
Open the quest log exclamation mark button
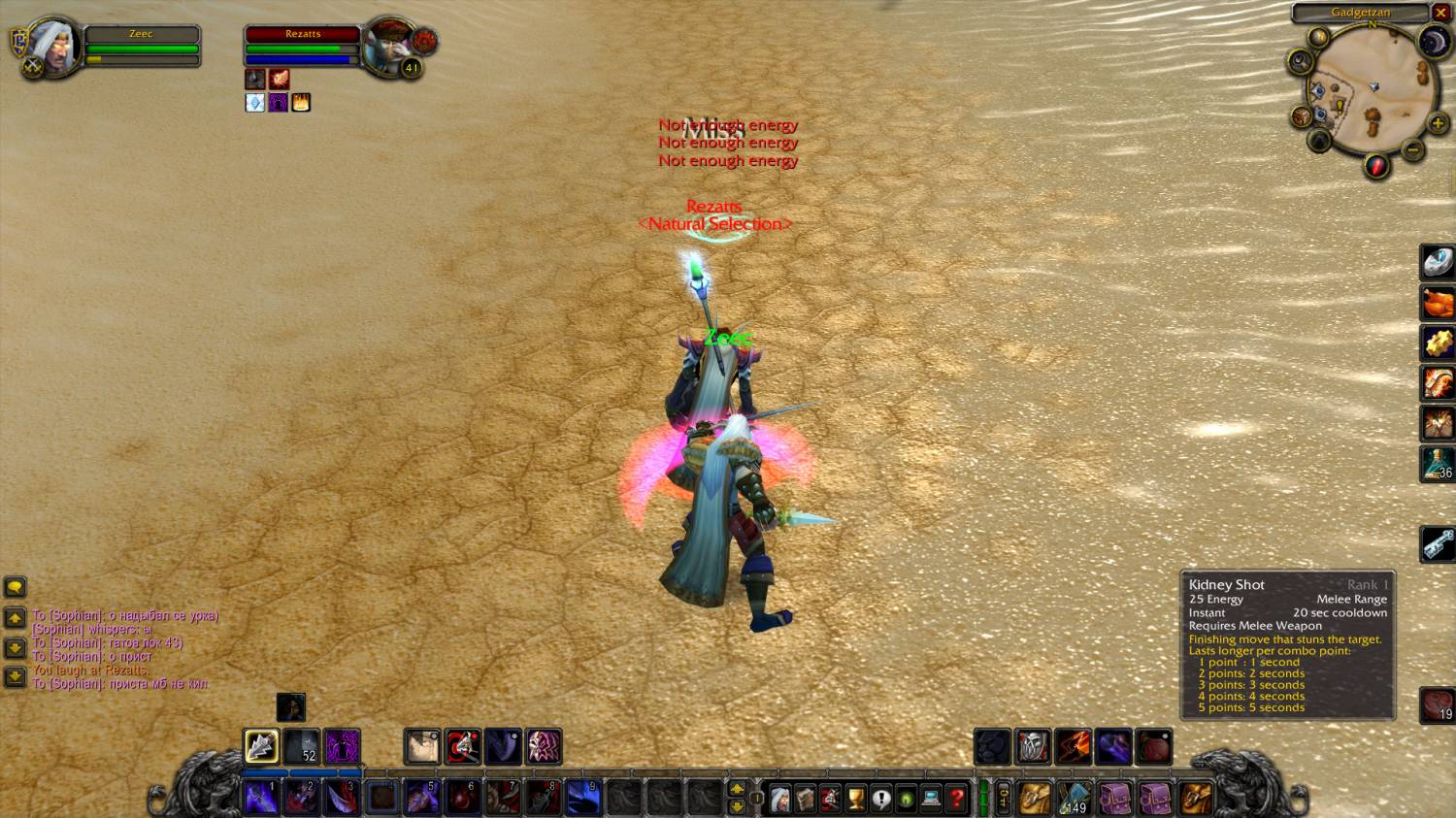[x=880, y=798]
